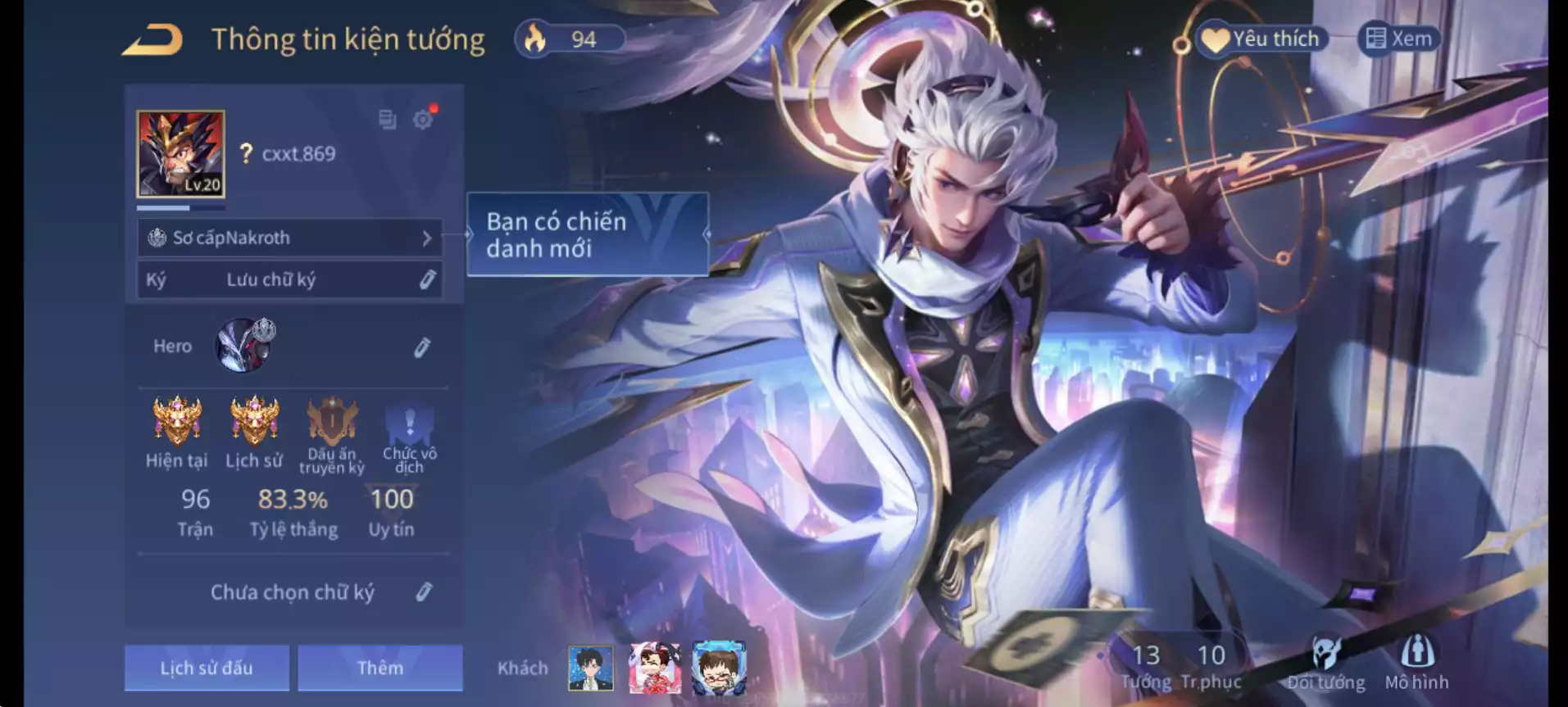Screen dimensions: 1568x707
Task: Open profile settings gear icon
Action: click(x=423, y=120)
